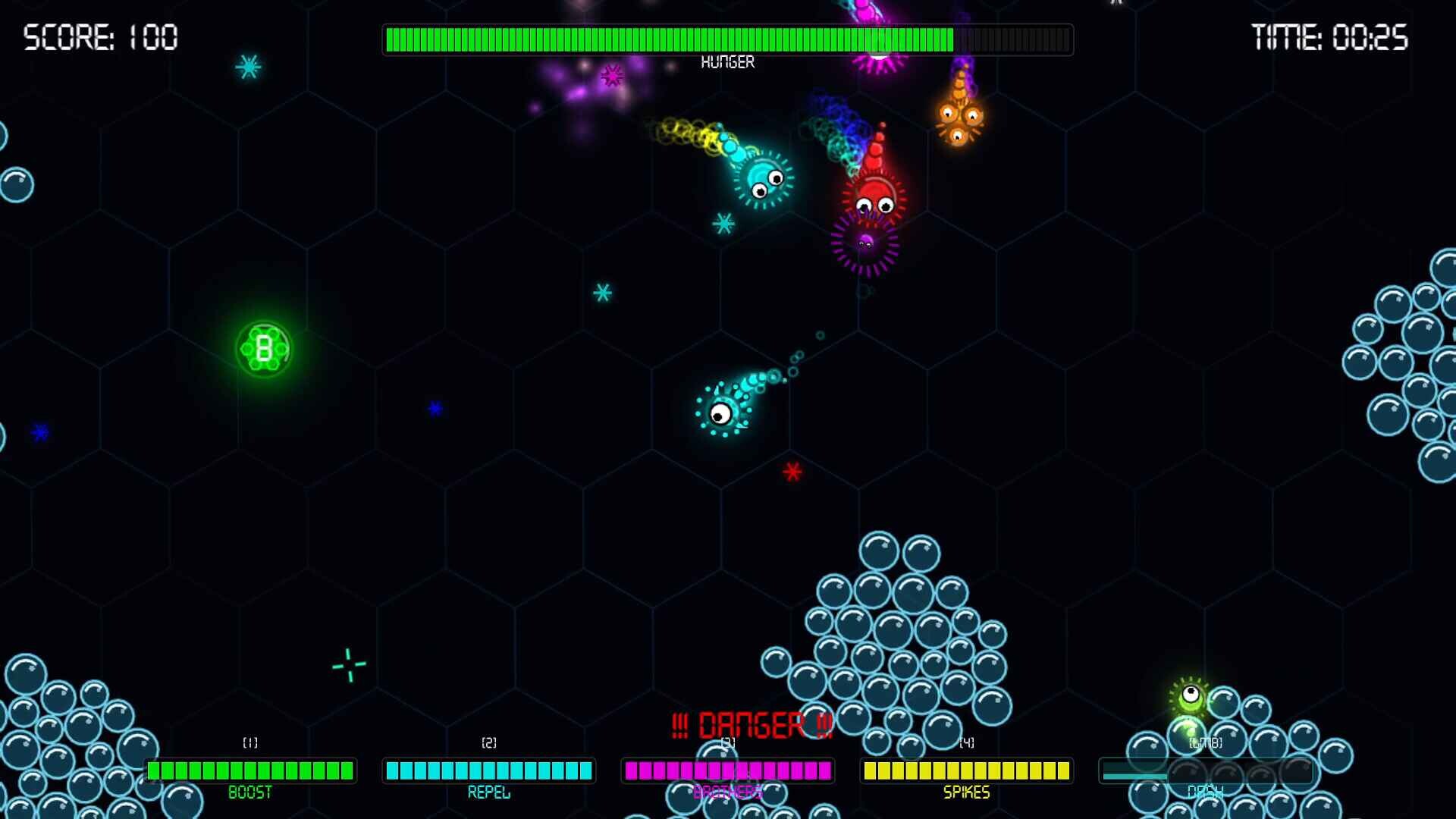Click the DASH ability meter
The width and height of the screenshot is (1456, 819).
tap(1206, 771)
